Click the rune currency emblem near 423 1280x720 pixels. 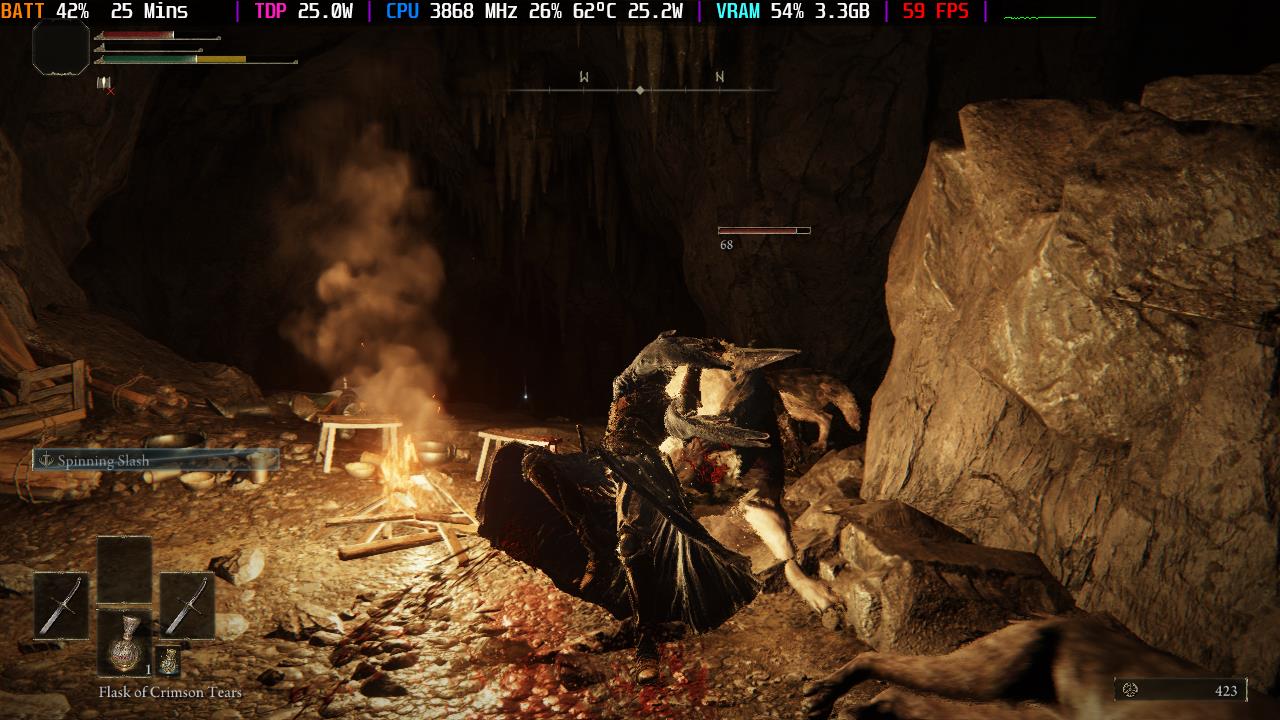tap(1131, 689)
